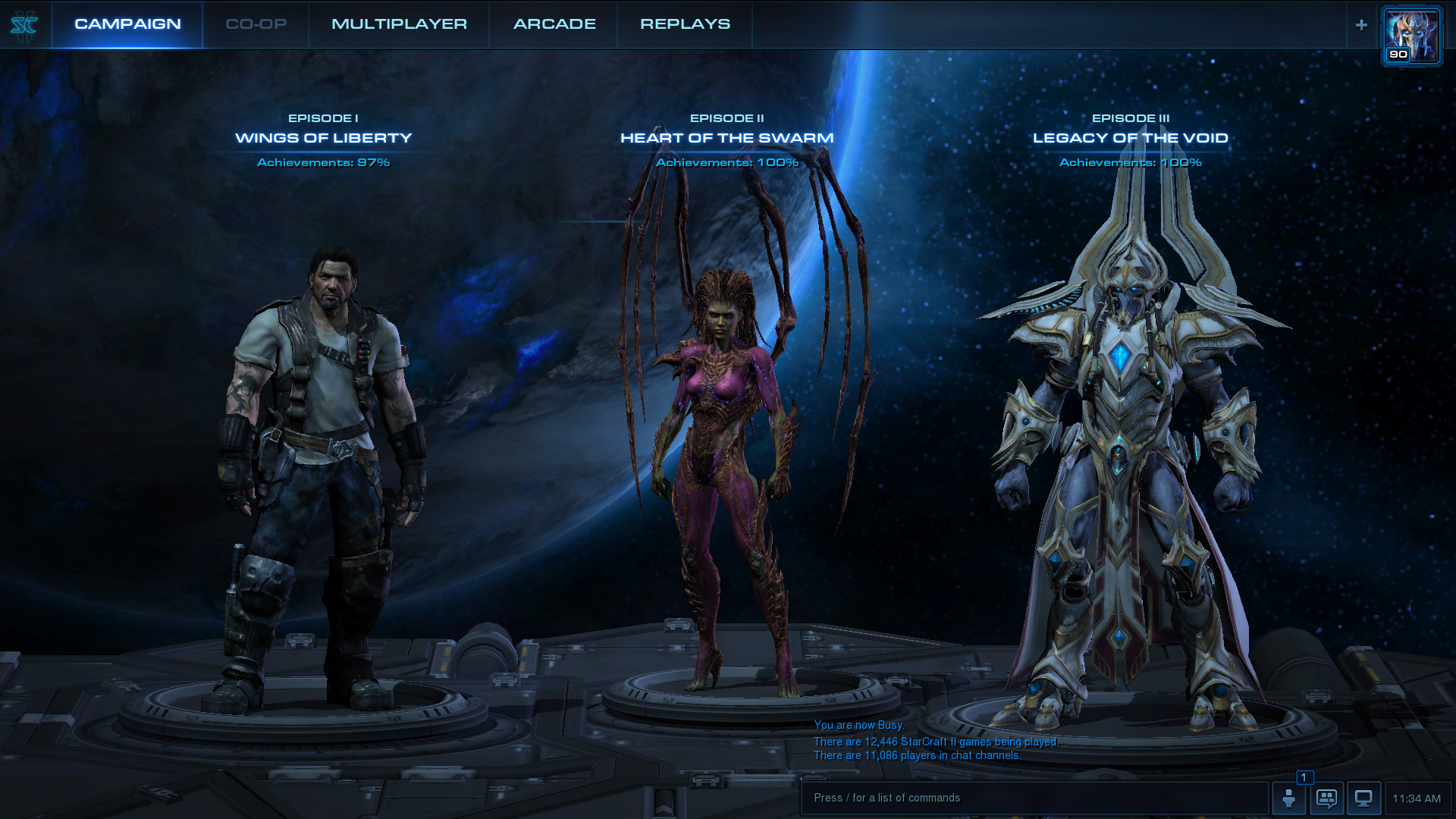The height and width of the screenshot is (819, 1456).
Task: Open the friends list icon
Action: (1288, 799)
